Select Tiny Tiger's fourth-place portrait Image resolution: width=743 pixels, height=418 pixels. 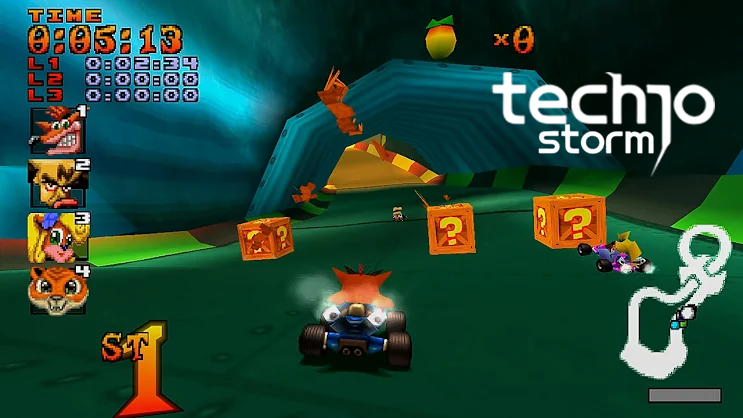tap(57, 289)
